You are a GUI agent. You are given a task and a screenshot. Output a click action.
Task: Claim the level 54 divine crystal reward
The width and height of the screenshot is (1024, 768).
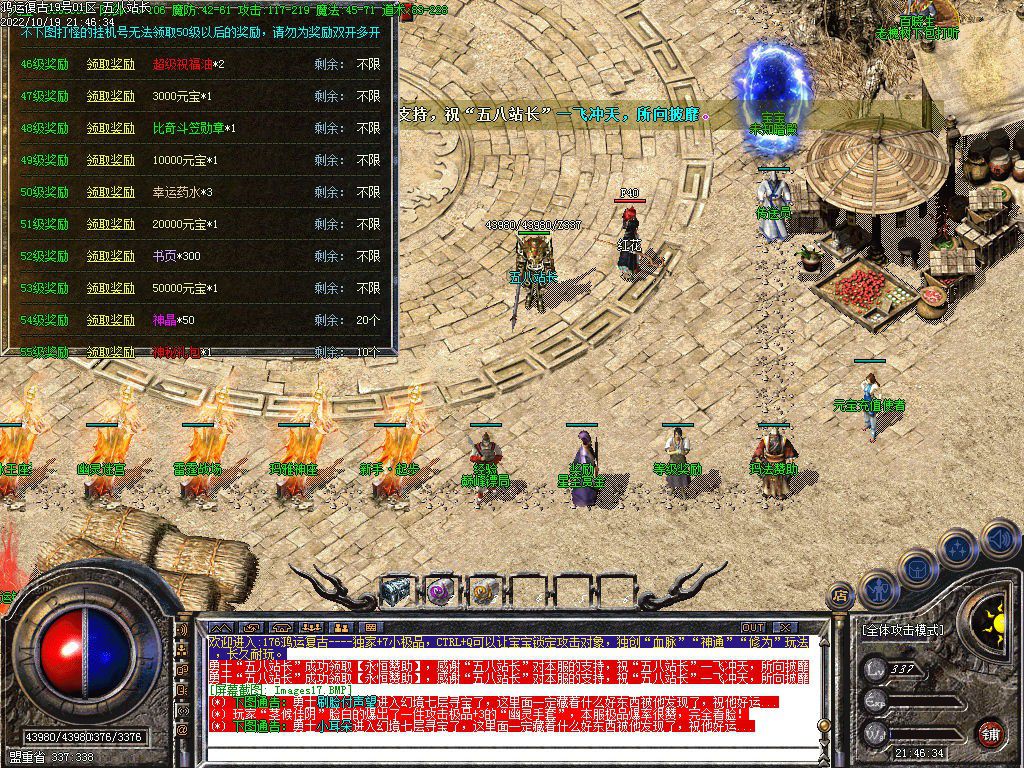point(110,321)
